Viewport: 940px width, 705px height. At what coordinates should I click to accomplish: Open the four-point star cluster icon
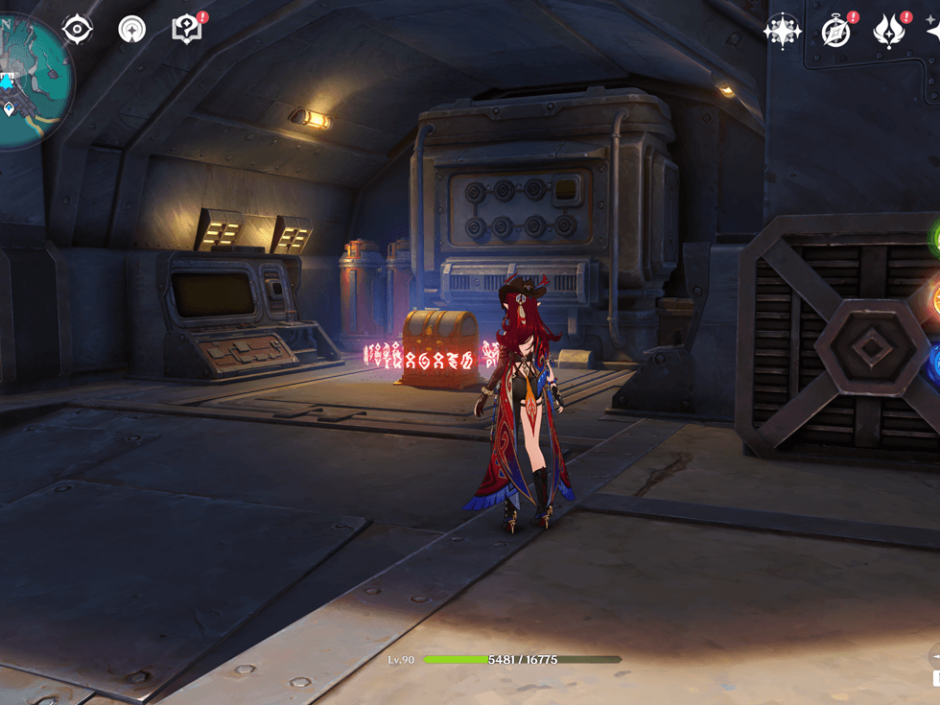tap(782, 31)
